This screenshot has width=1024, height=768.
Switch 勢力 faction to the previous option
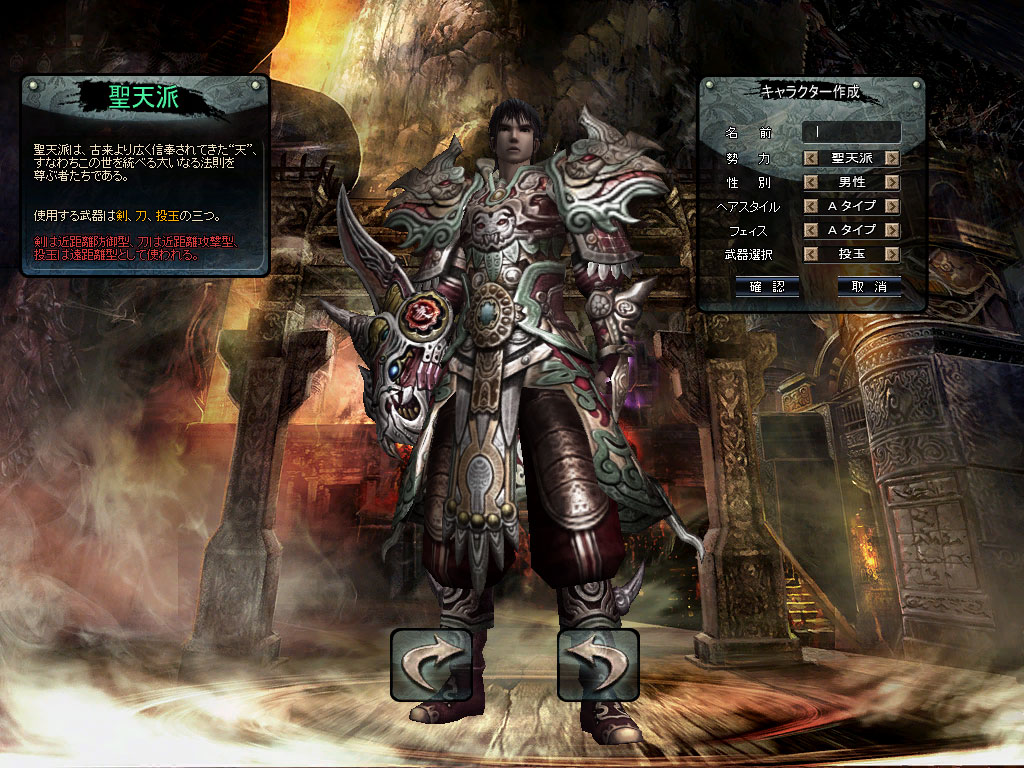[811, 158]
